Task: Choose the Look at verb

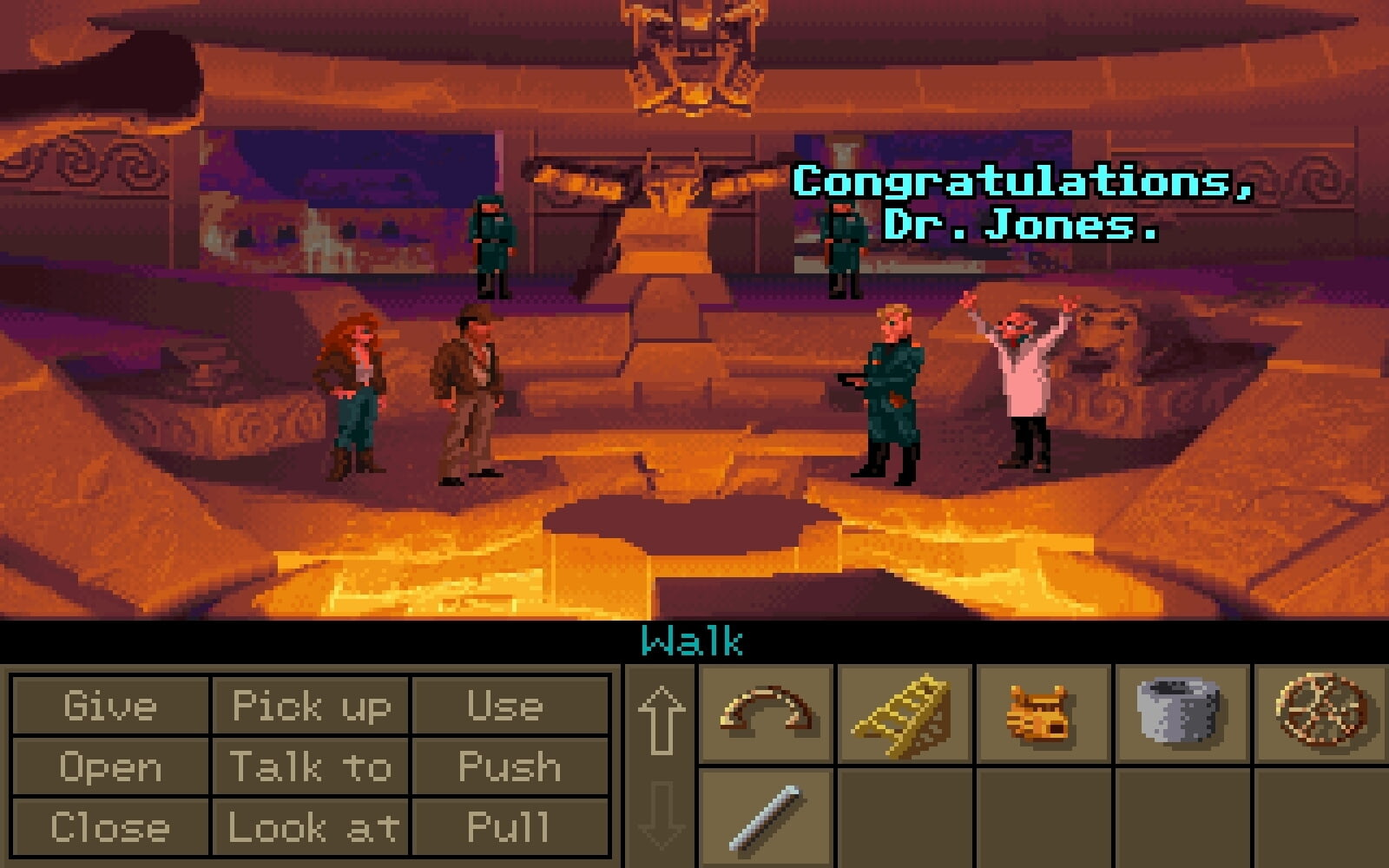Action: [x=311, y=827]
